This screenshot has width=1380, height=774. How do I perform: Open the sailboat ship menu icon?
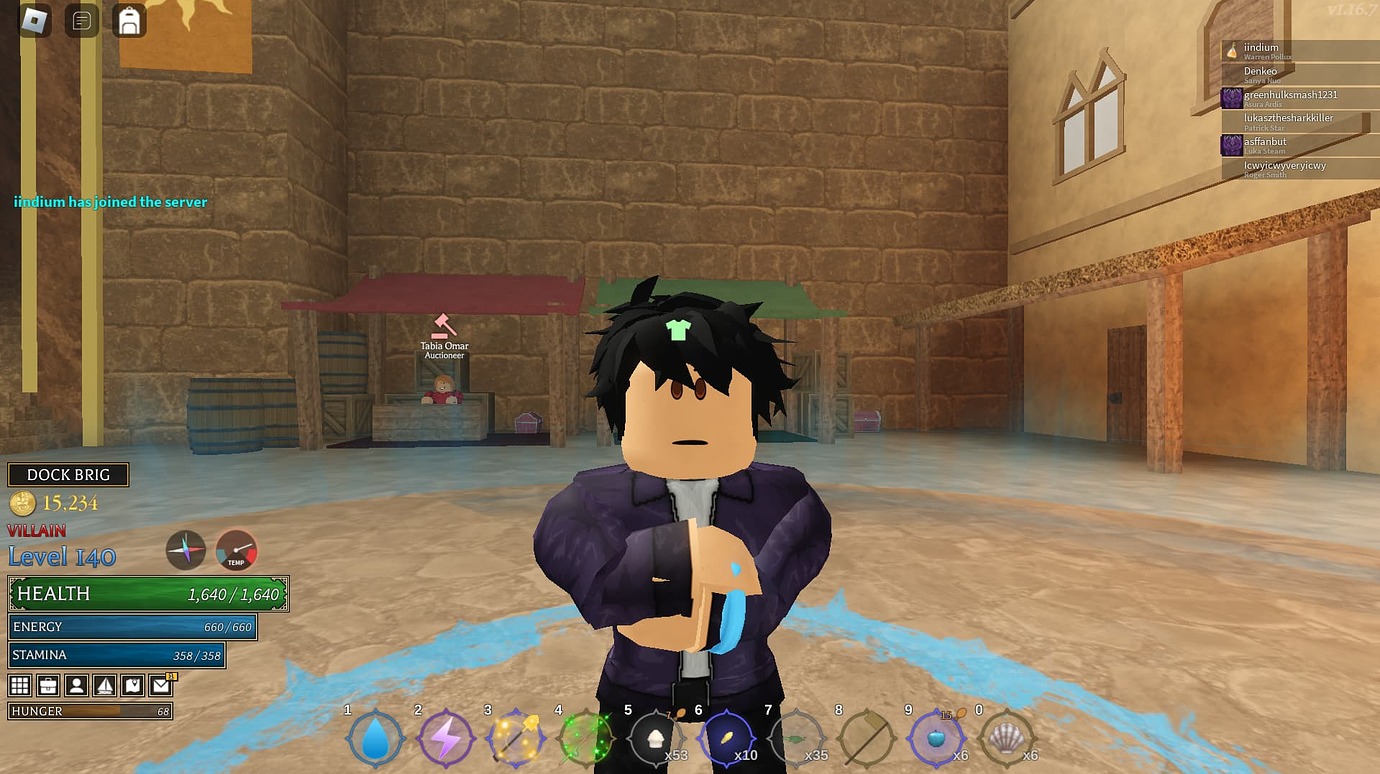105,685
